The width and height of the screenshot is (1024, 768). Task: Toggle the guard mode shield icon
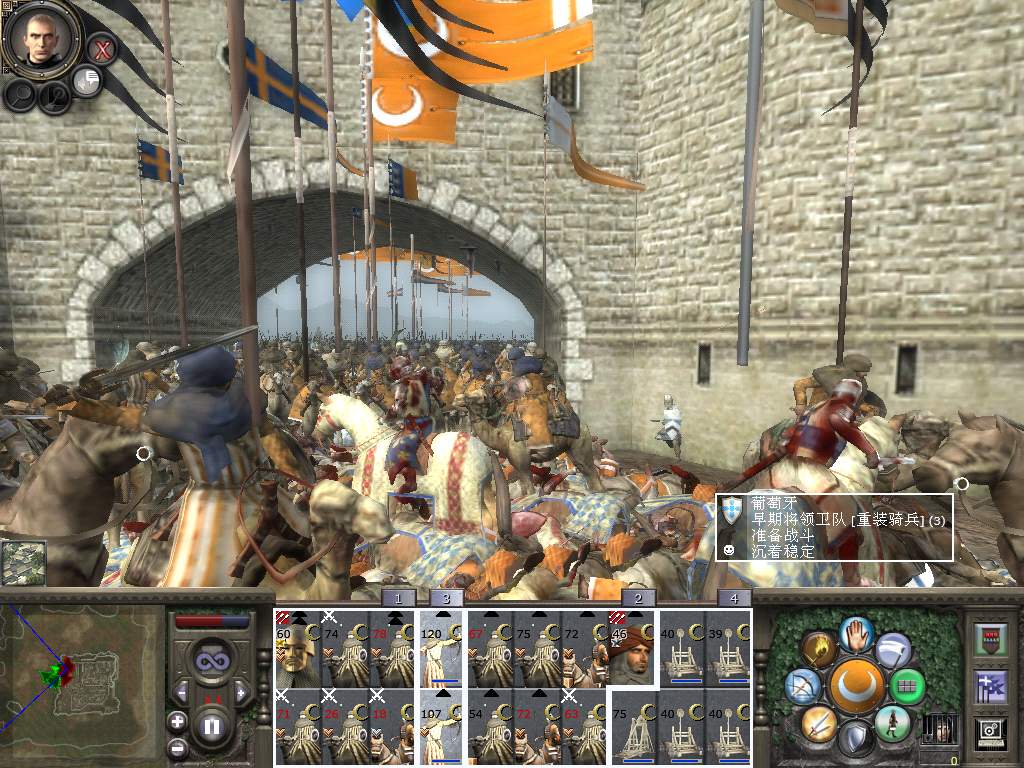[855, 740]
